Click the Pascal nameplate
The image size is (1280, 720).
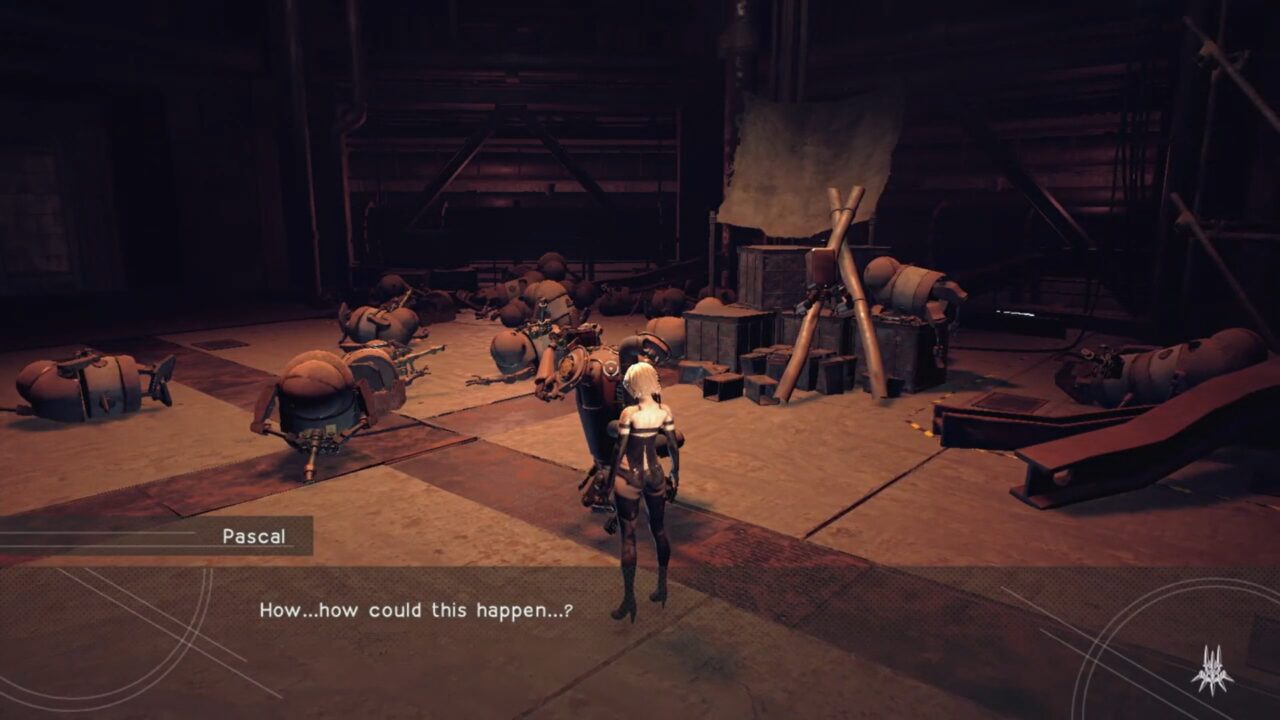pyautogui.click(x=253, y=536)
